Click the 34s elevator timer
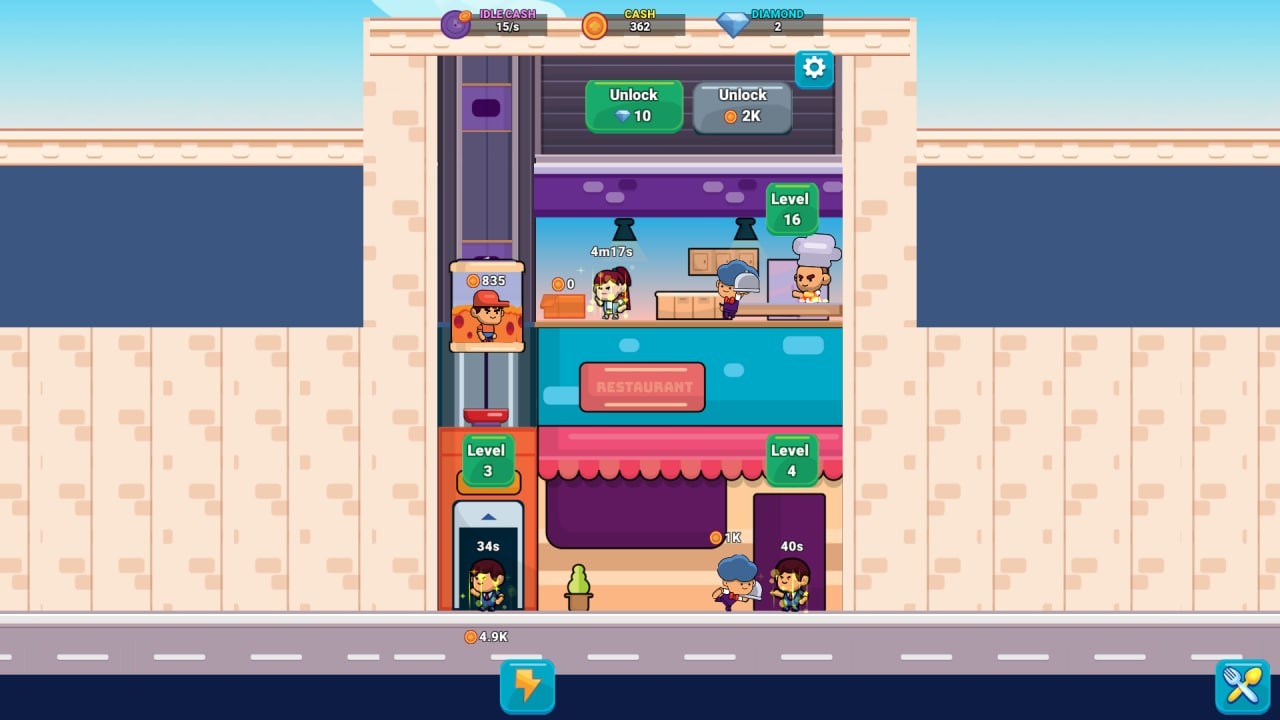Viewport: 1280px width, 720px height. point(486,547)
